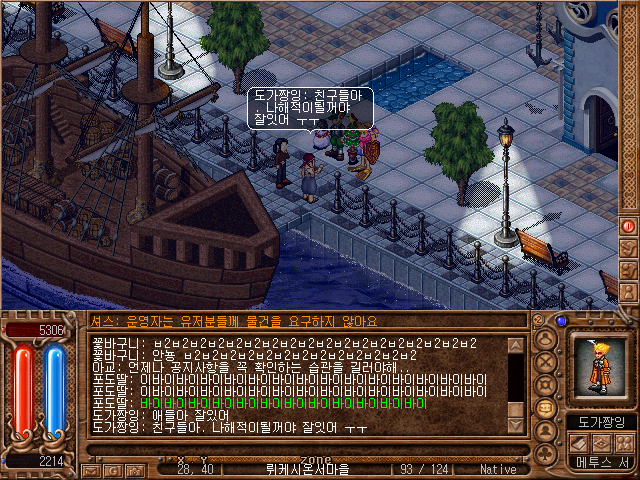Select the round shield emblem button
The image size is (640, 480).
click(x=548, y=385)
